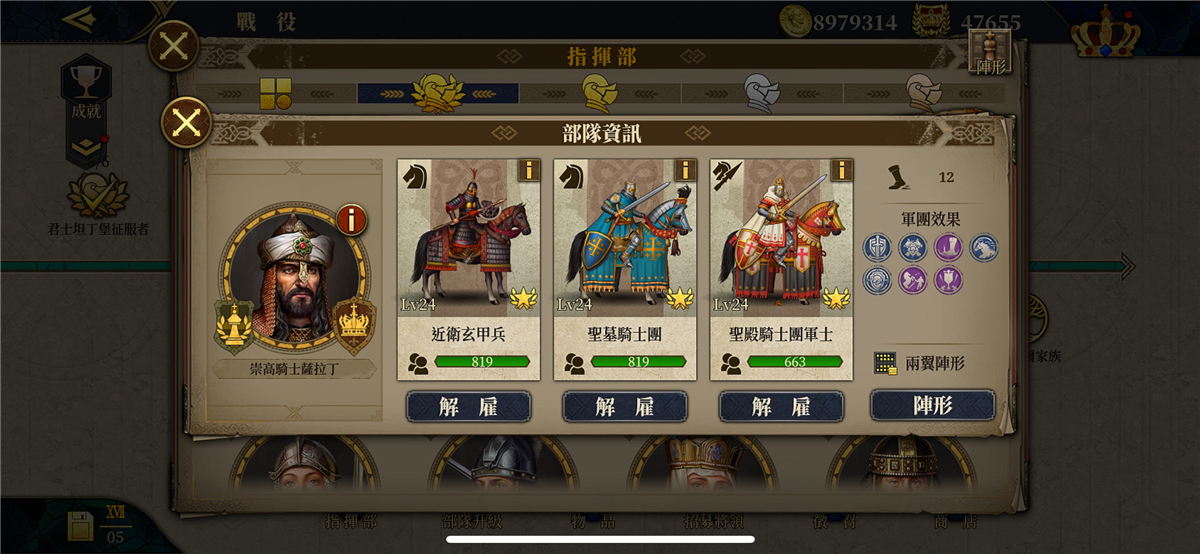1200x554 pixels.
Task: Show general info for 崇高騎士薩拉丁
Action: tap(351, 219)
